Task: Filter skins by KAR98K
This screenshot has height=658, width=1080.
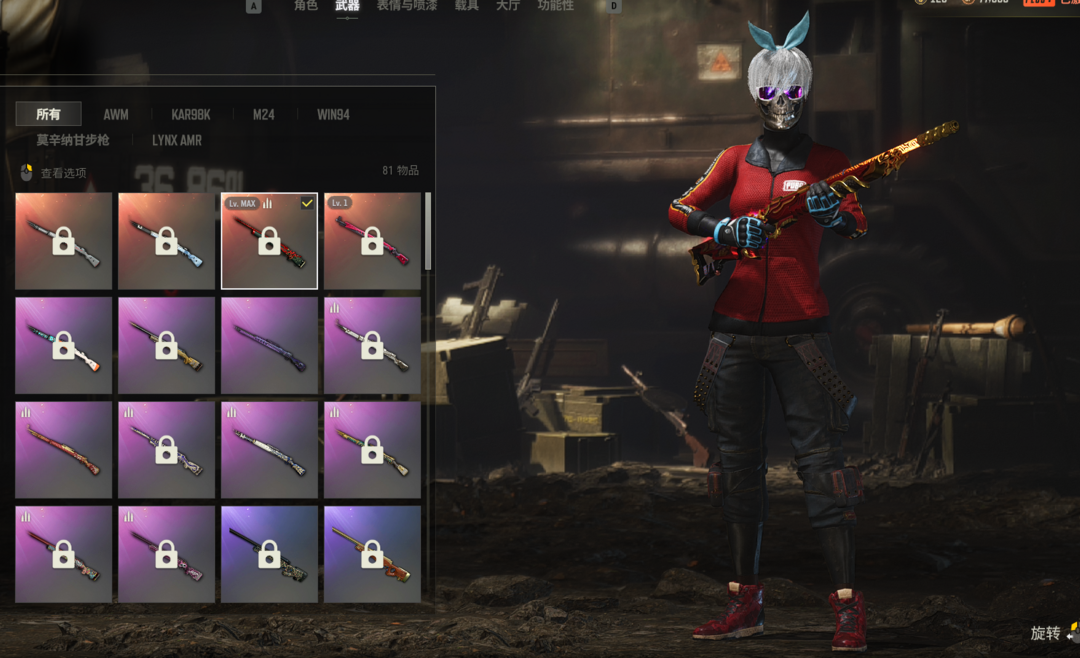Action: click(190, 115)
